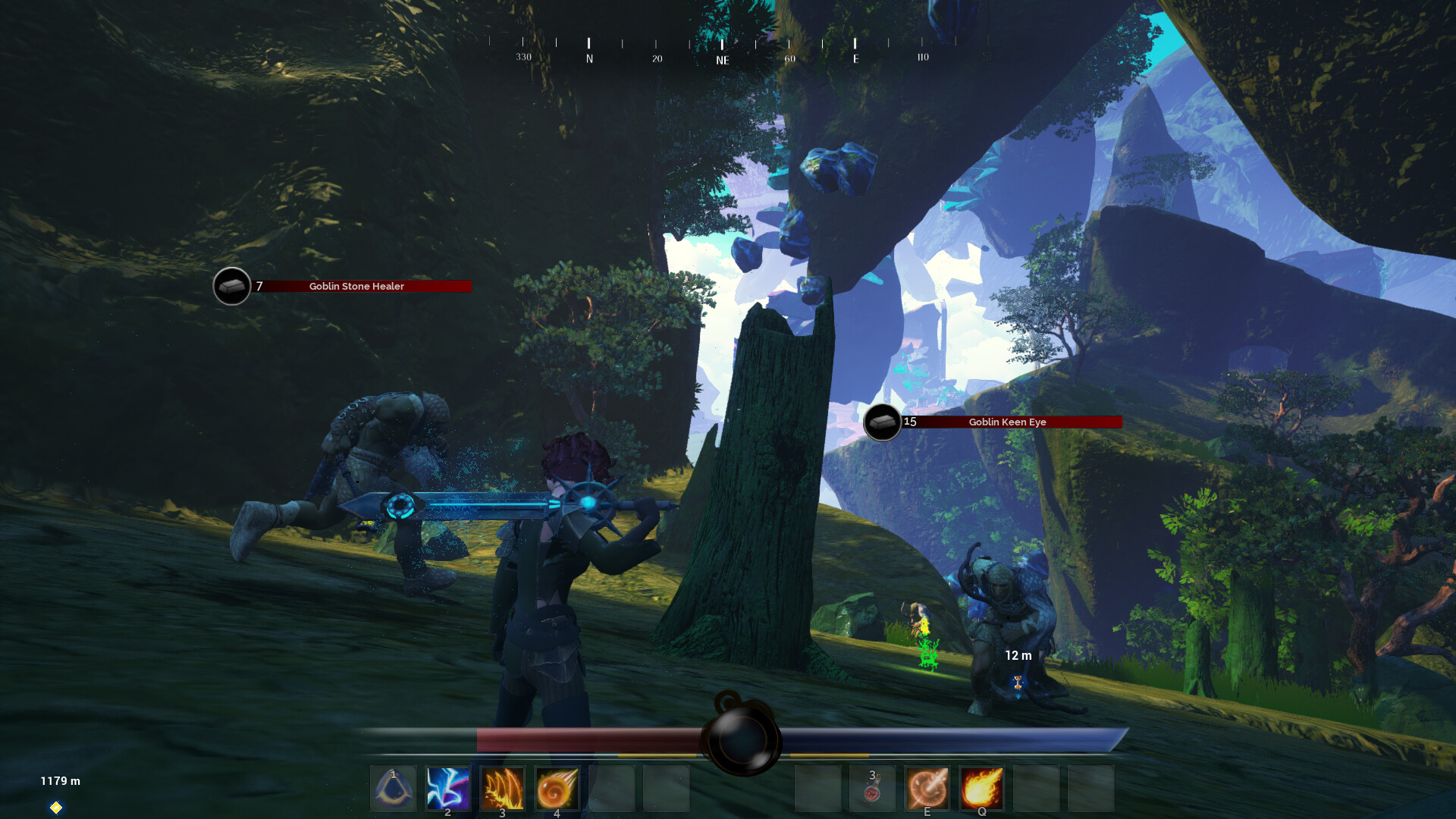Use the red health potion slot
This screenshot has width=1456, height=819.
872,788
